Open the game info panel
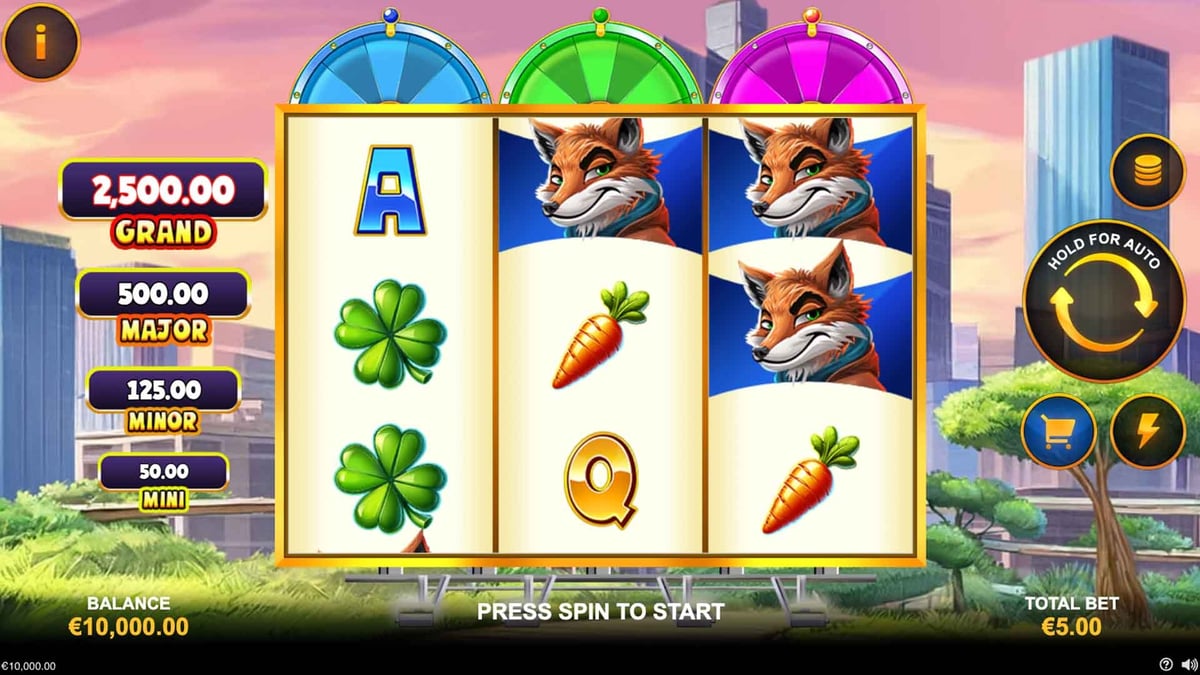This screenshot has height=675, width=1200. [x=40, y=42]
